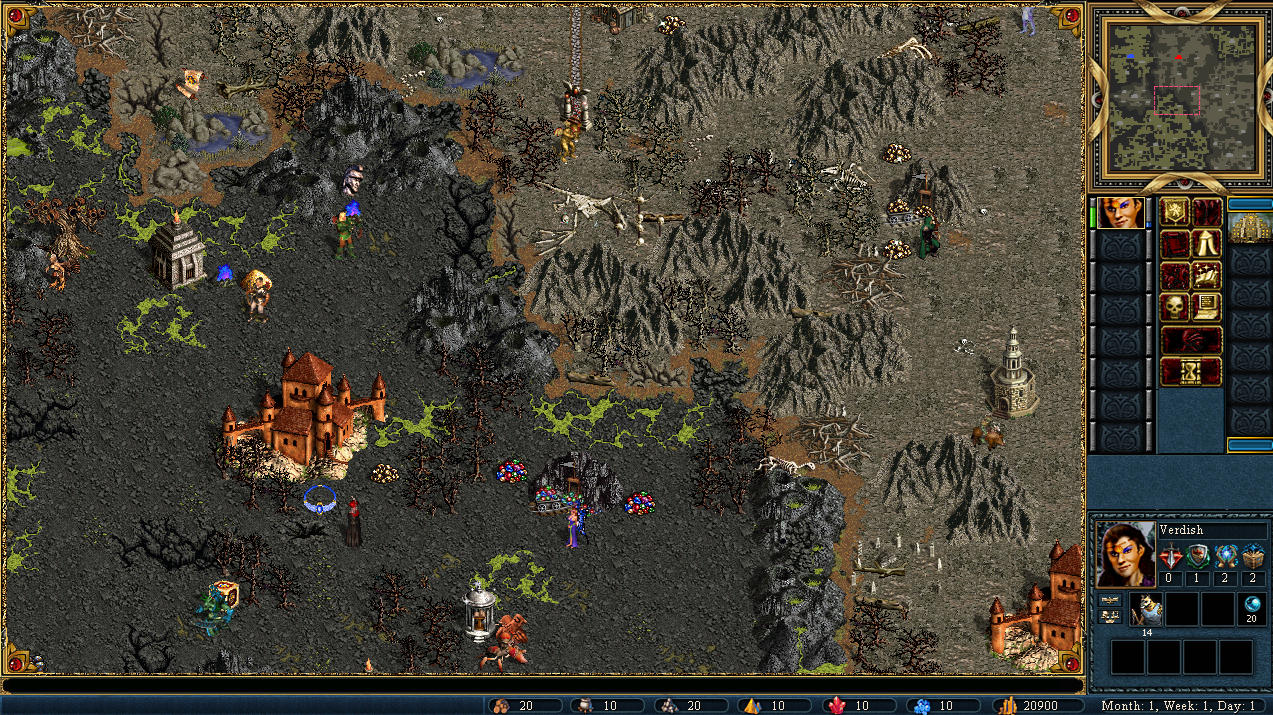
Task: Click the Next Hero button above the hourglass
Action: click(x=1190, y=339)
